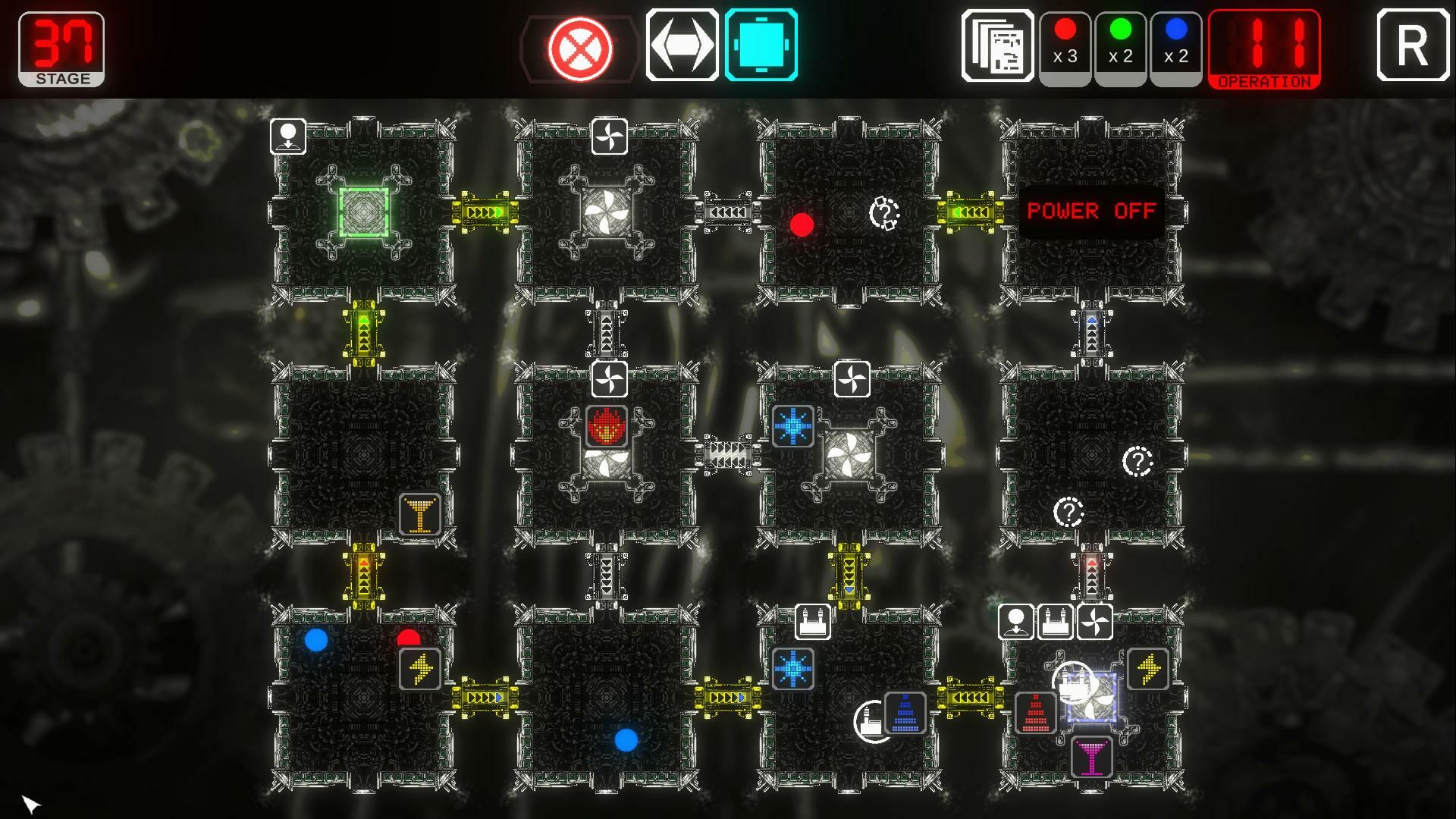Click the blue pyramid tile
Image resolution: width=1456 pixels, height=819 pixels.
coord(905,714)
